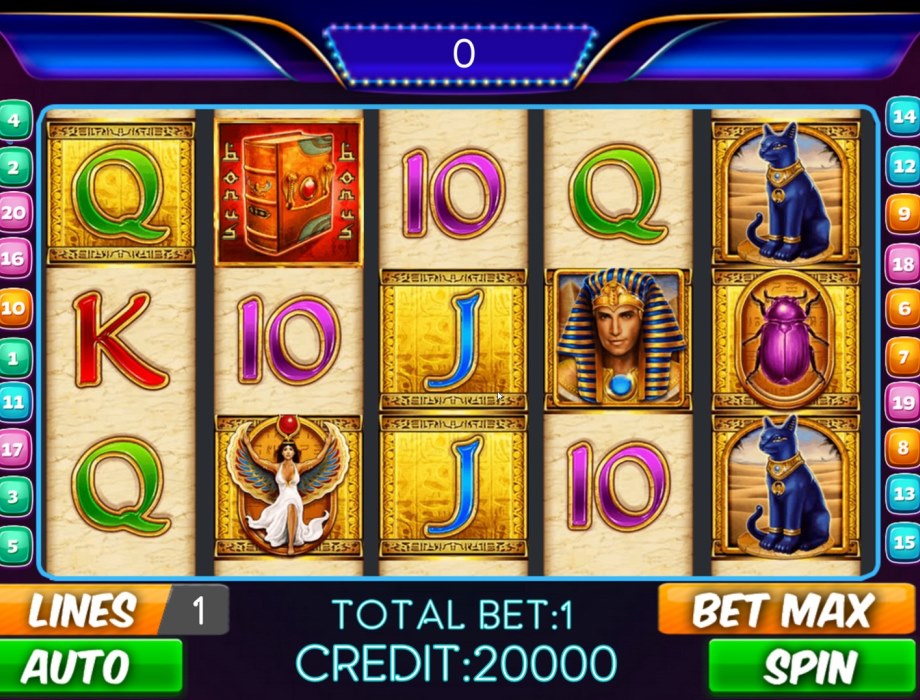920x700 pixels.
Task: Select payline marker 5
Action: 14,546
